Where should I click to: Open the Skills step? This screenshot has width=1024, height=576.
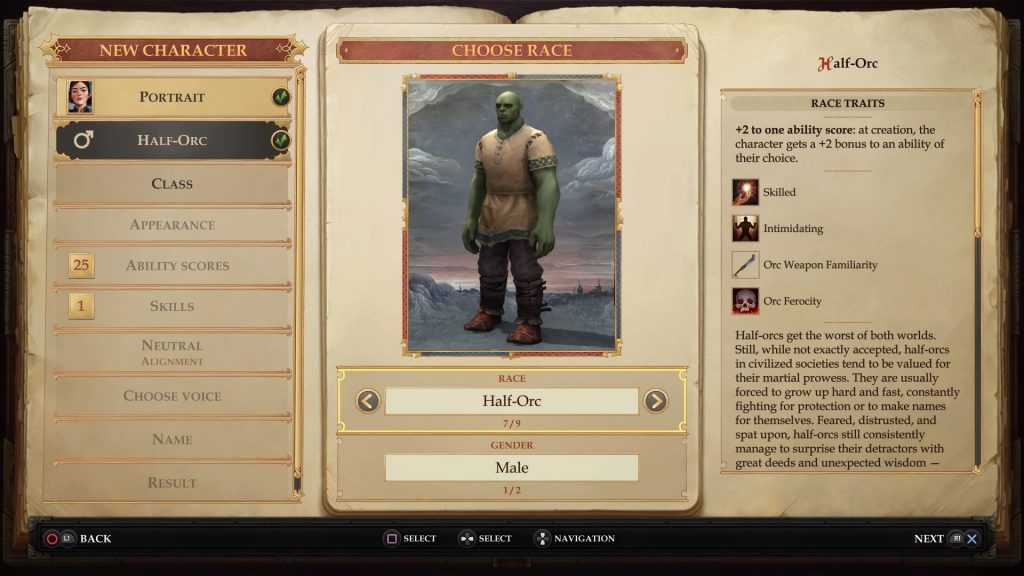(172, 307)
